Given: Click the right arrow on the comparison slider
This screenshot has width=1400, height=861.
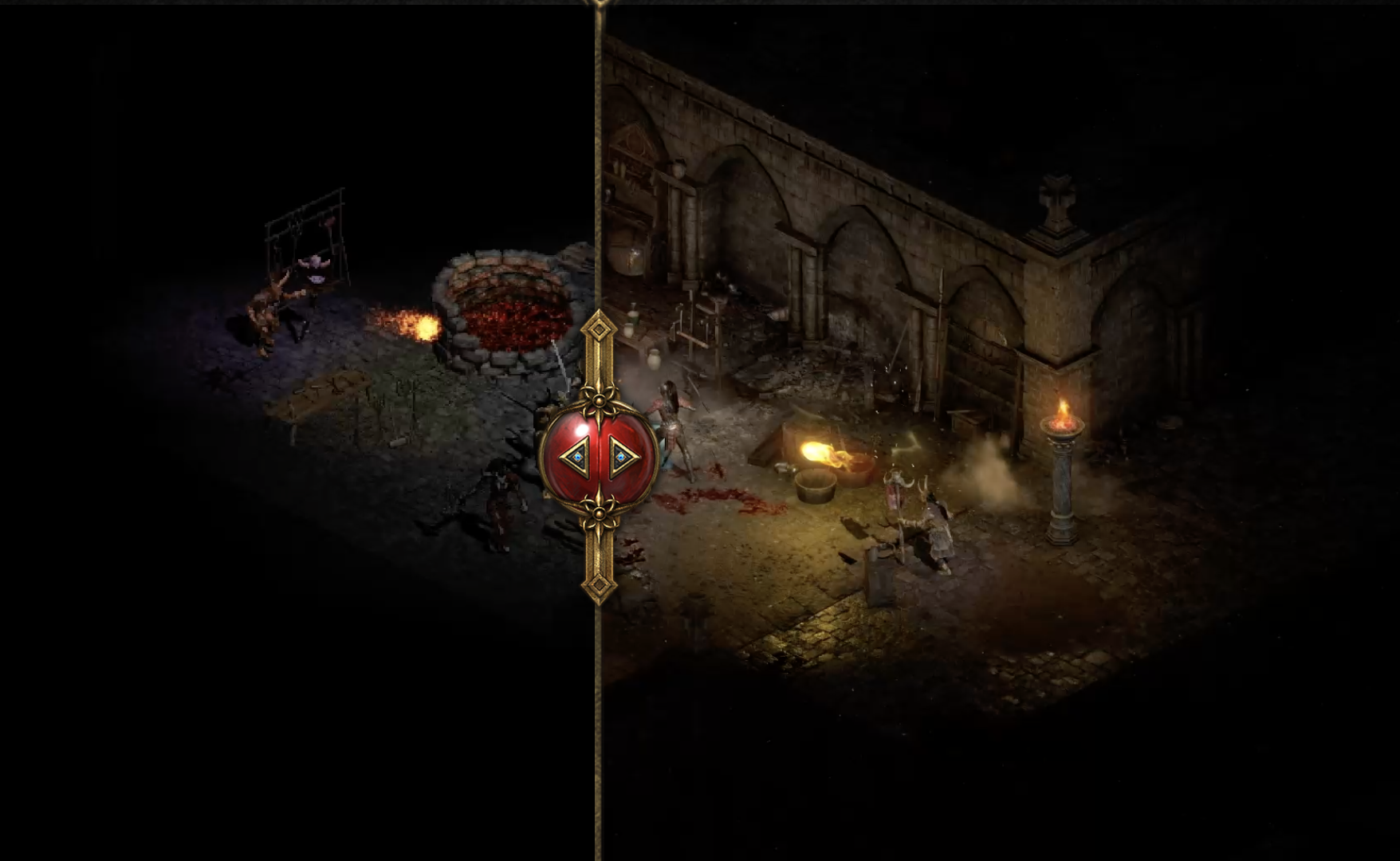Looking at the screenshot, I should 622,457.
